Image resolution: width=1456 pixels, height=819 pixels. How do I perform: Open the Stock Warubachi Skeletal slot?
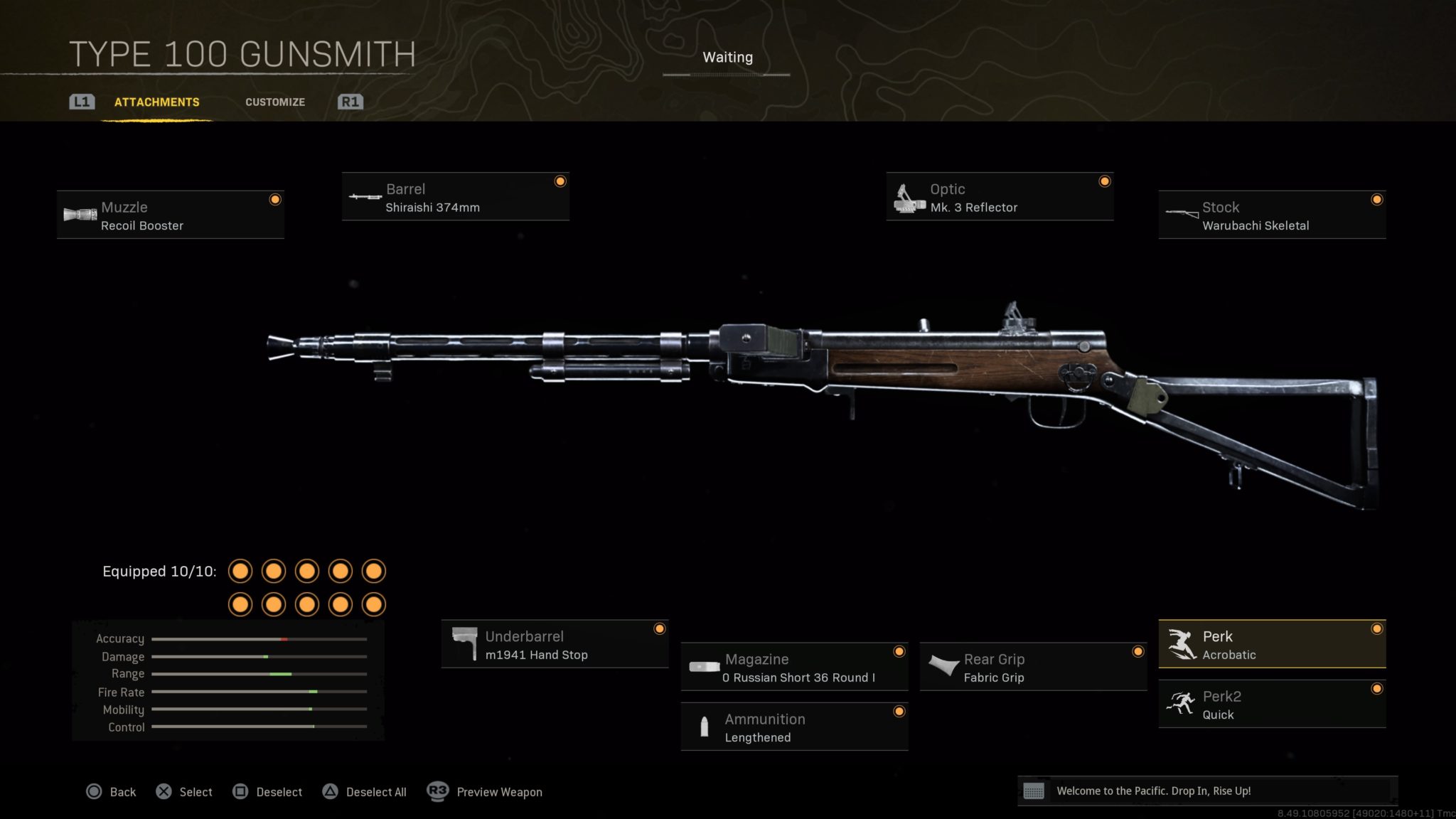point(1272,215)
